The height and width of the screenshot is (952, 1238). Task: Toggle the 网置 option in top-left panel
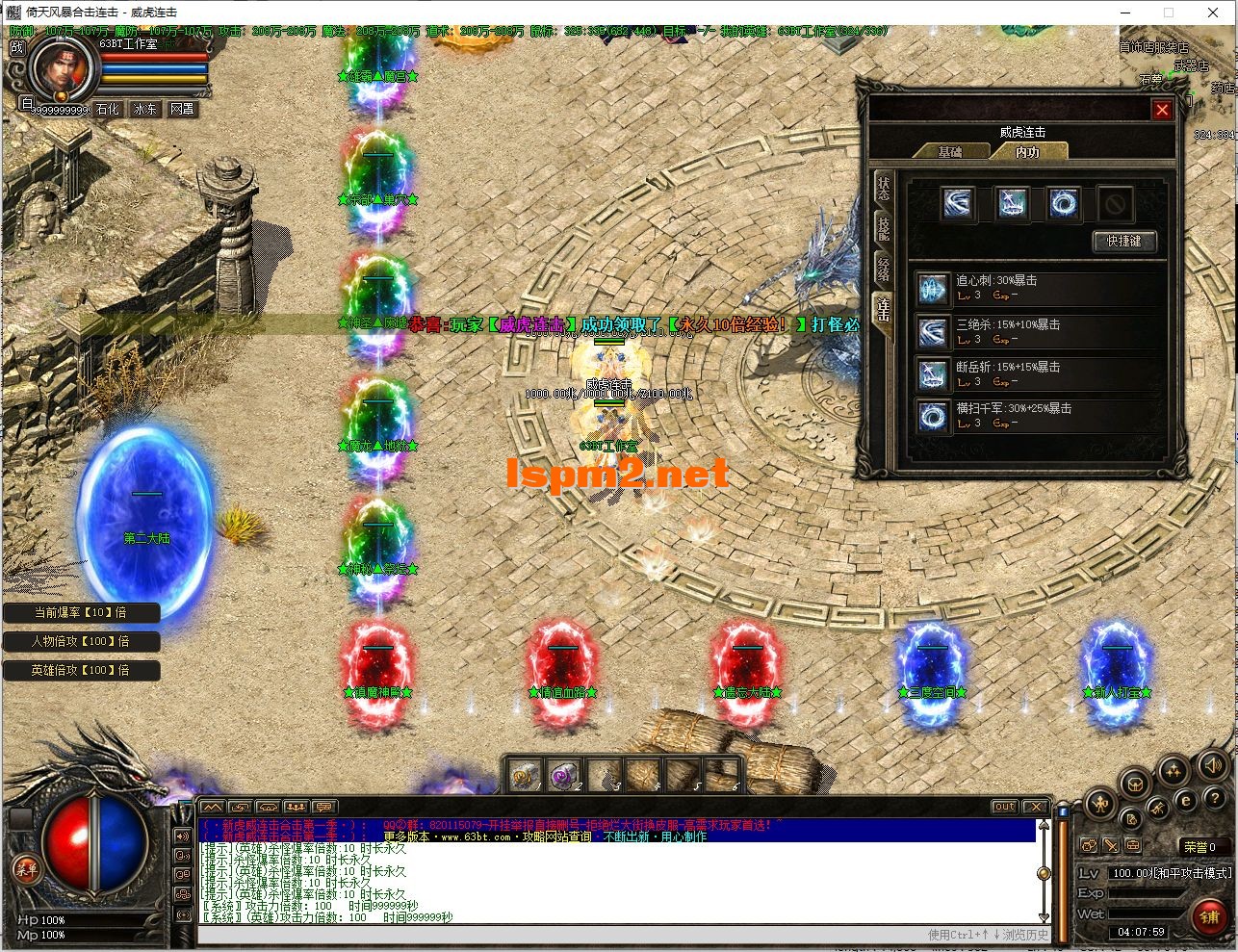point(181,109)
